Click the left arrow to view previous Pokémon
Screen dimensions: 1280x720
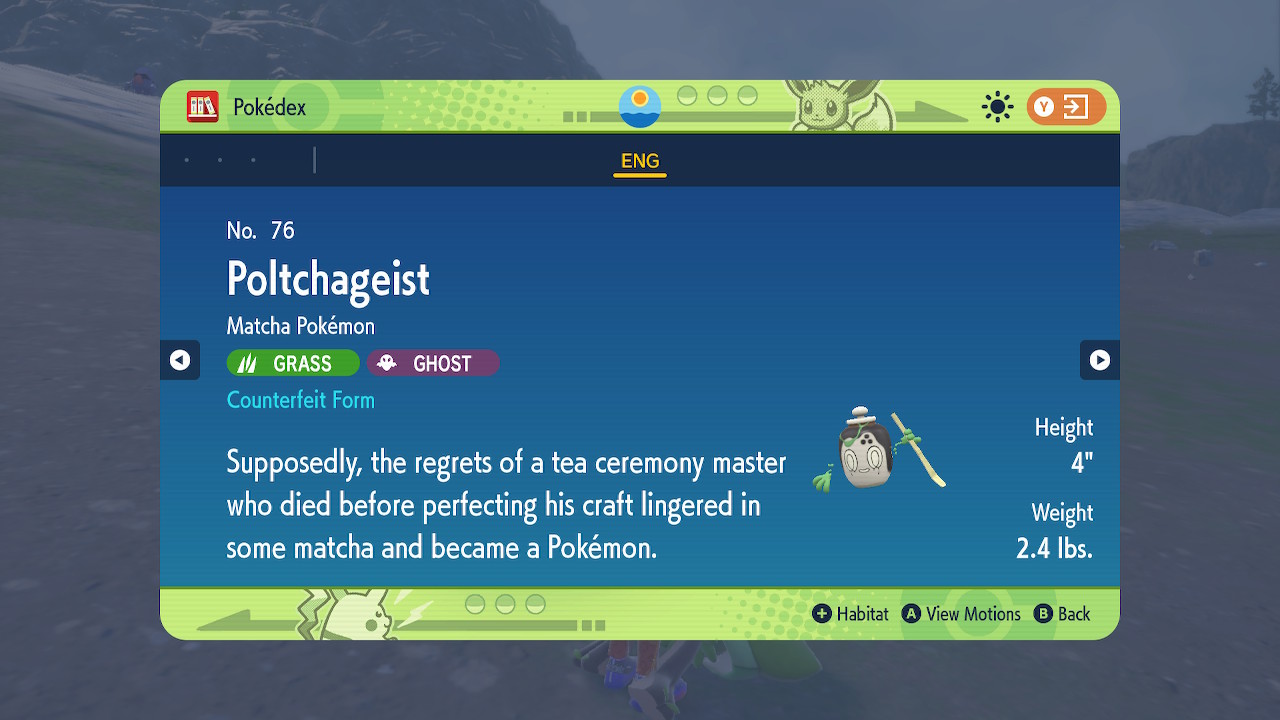pyautogui.click(x=180, y=360)
